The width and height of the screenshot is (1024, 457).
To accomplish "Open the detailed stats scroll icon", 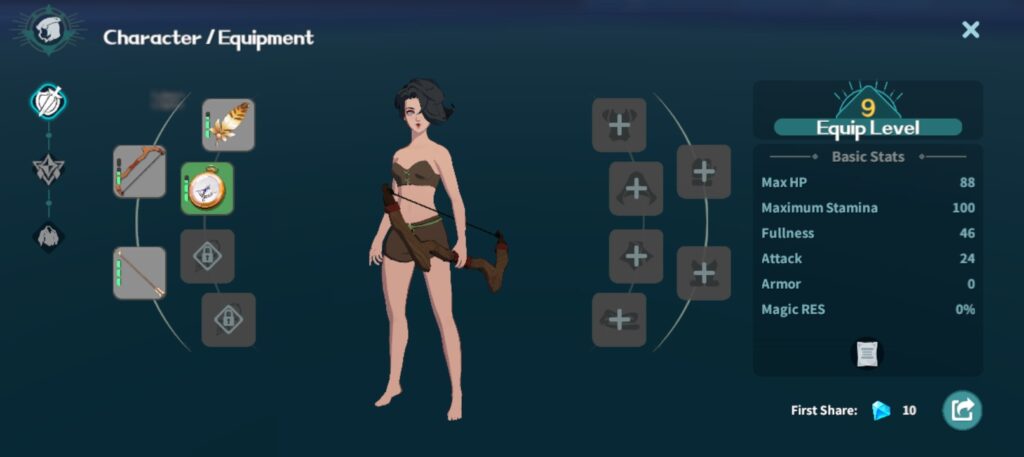I will coord(867,353).
